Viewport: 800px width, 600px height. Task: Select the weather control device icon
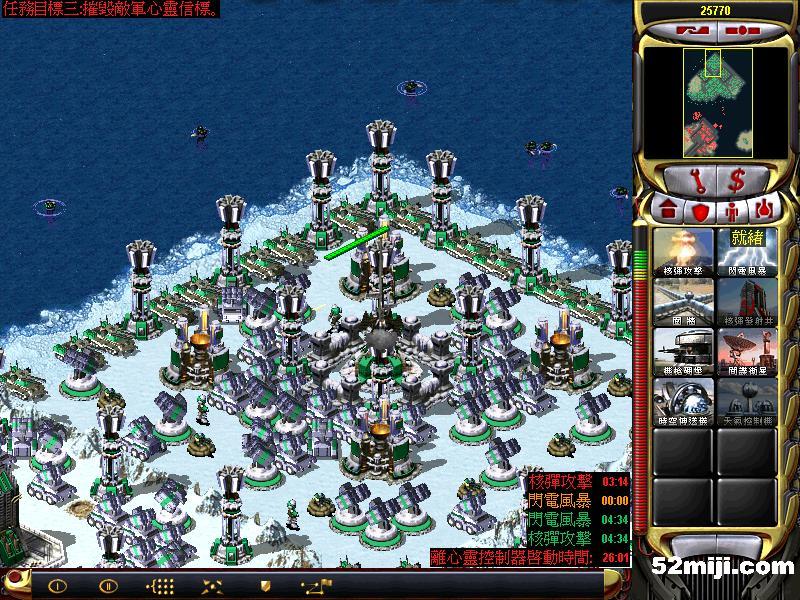point(746,400)
